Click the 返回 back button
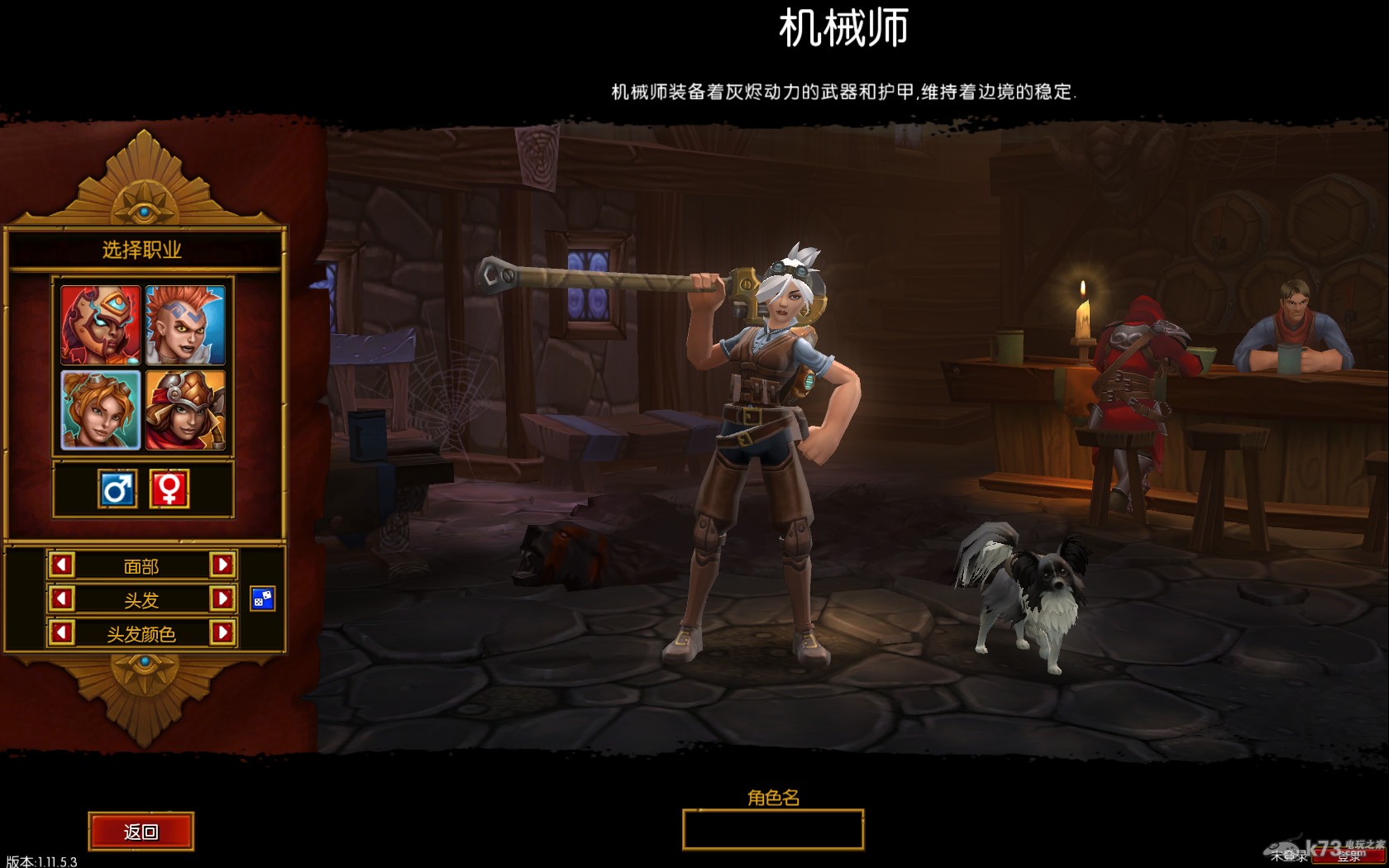The image size is (1389, 868). (x=141, y=832)
